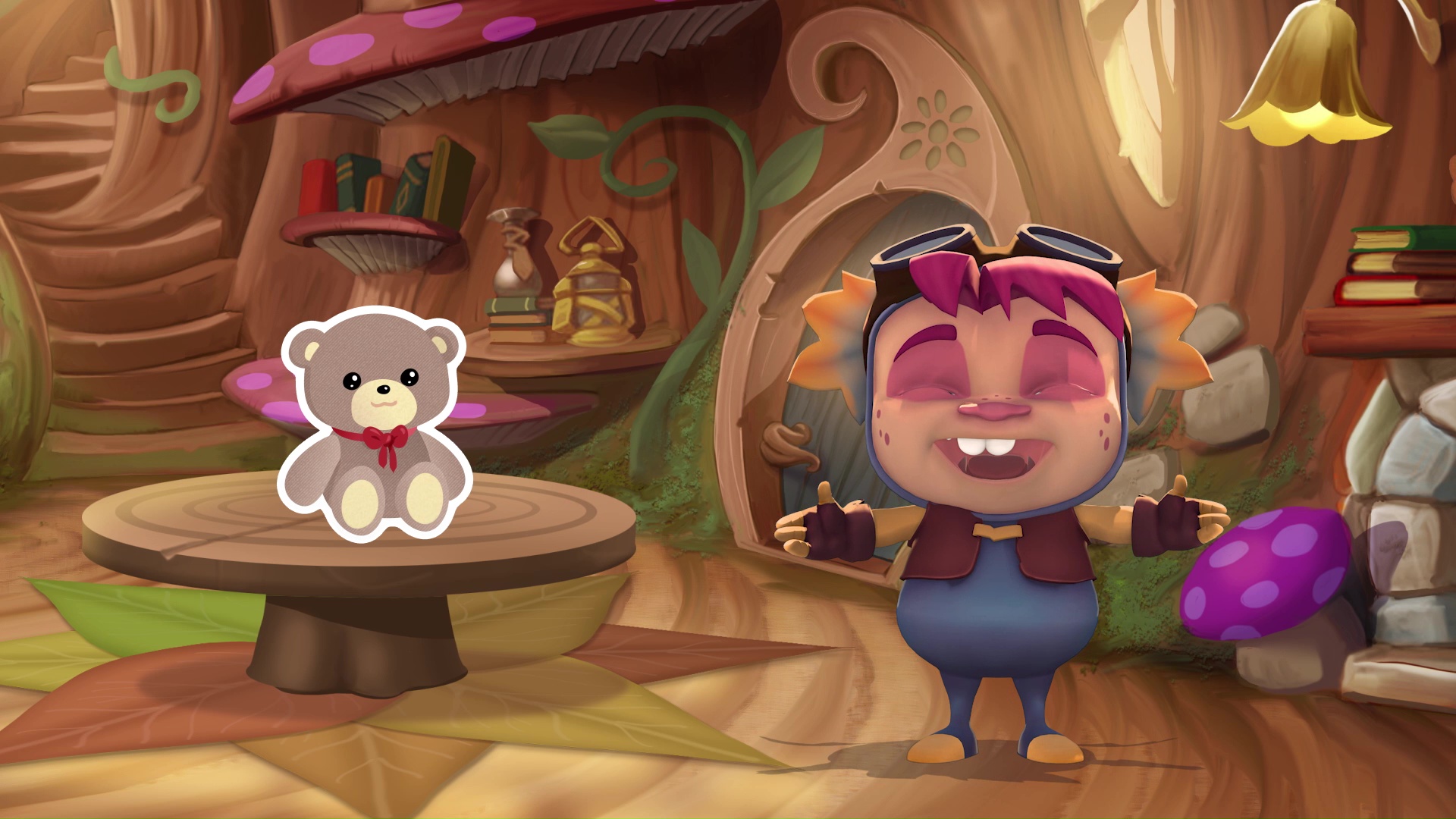
Task: Select the teddy bear sticker
Action: 375,425
